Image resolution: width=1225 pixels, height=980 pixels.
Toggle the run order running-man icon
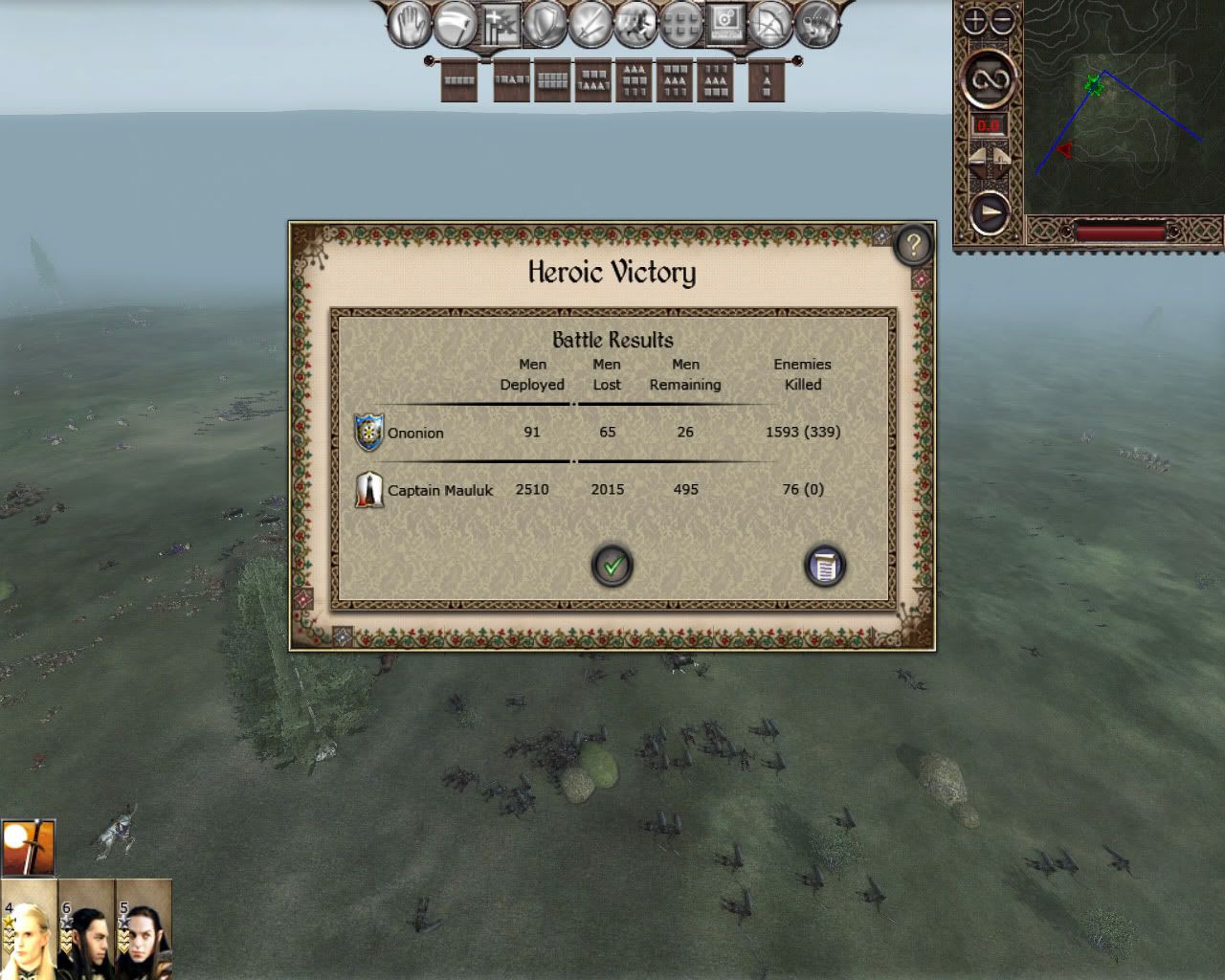[634, 26]
